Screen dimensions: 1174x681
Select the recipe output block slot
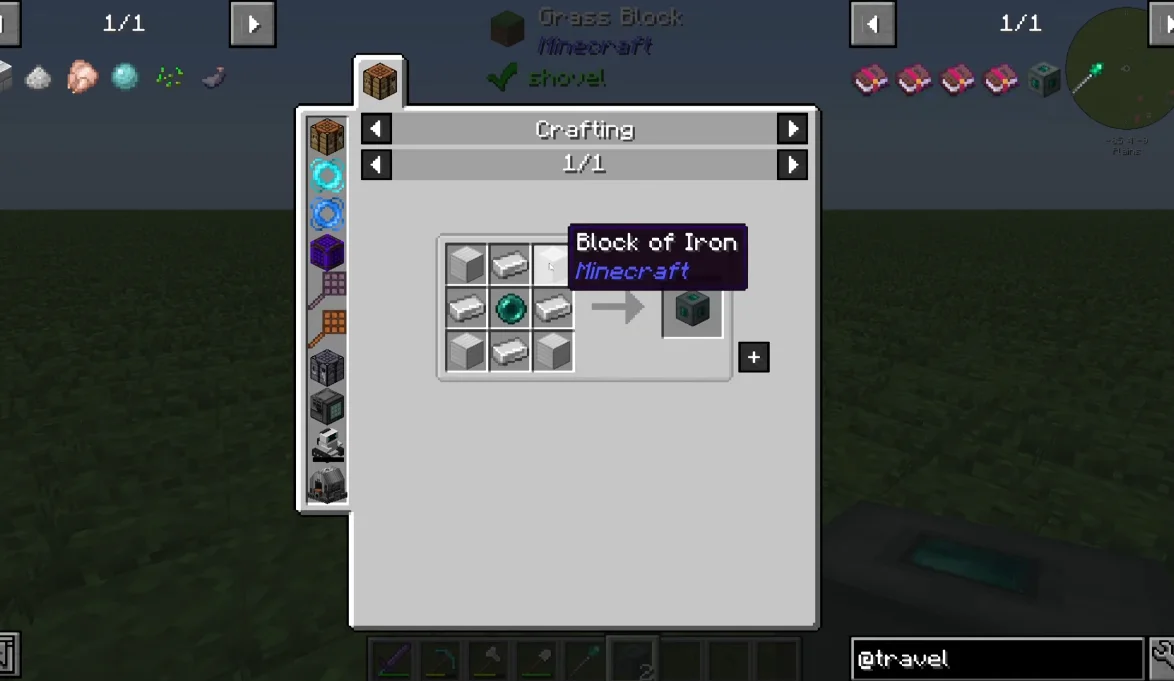[x=692, y=309]
